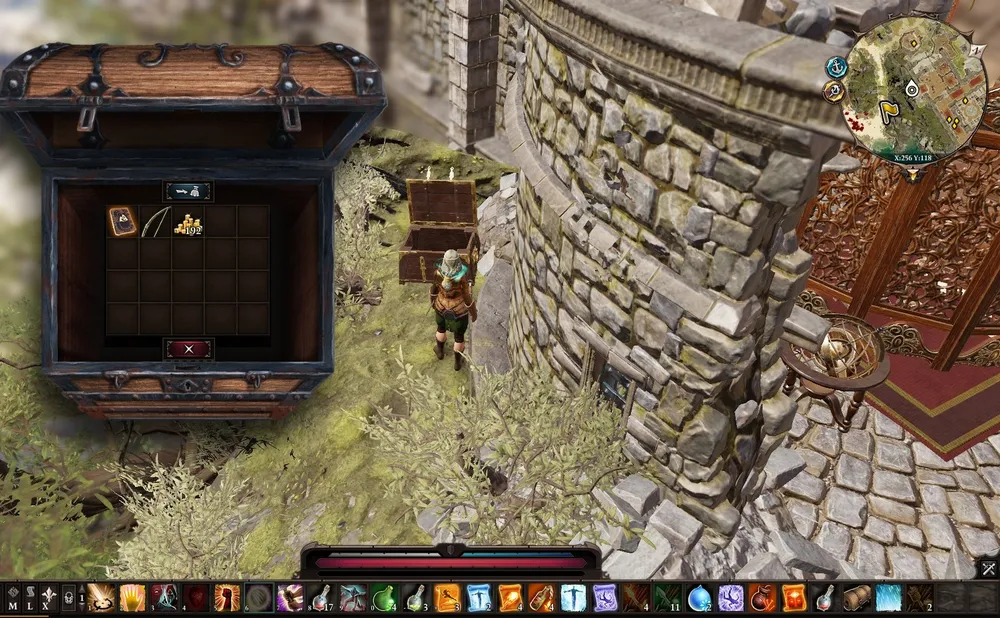Activate the rain skill icon

click(x=888, y=598)
